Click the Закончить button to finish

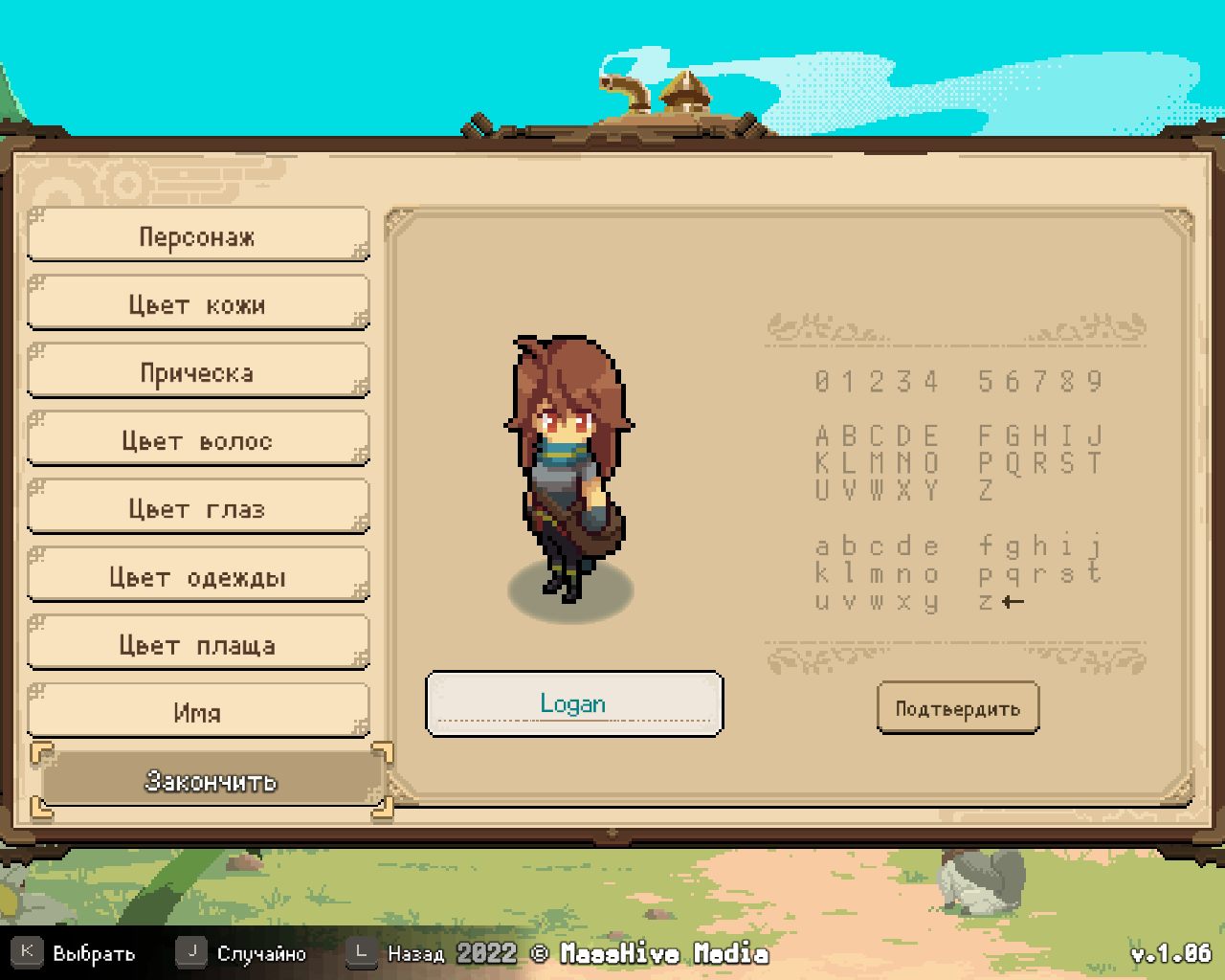pyautogui.click(x=211, y=781)
